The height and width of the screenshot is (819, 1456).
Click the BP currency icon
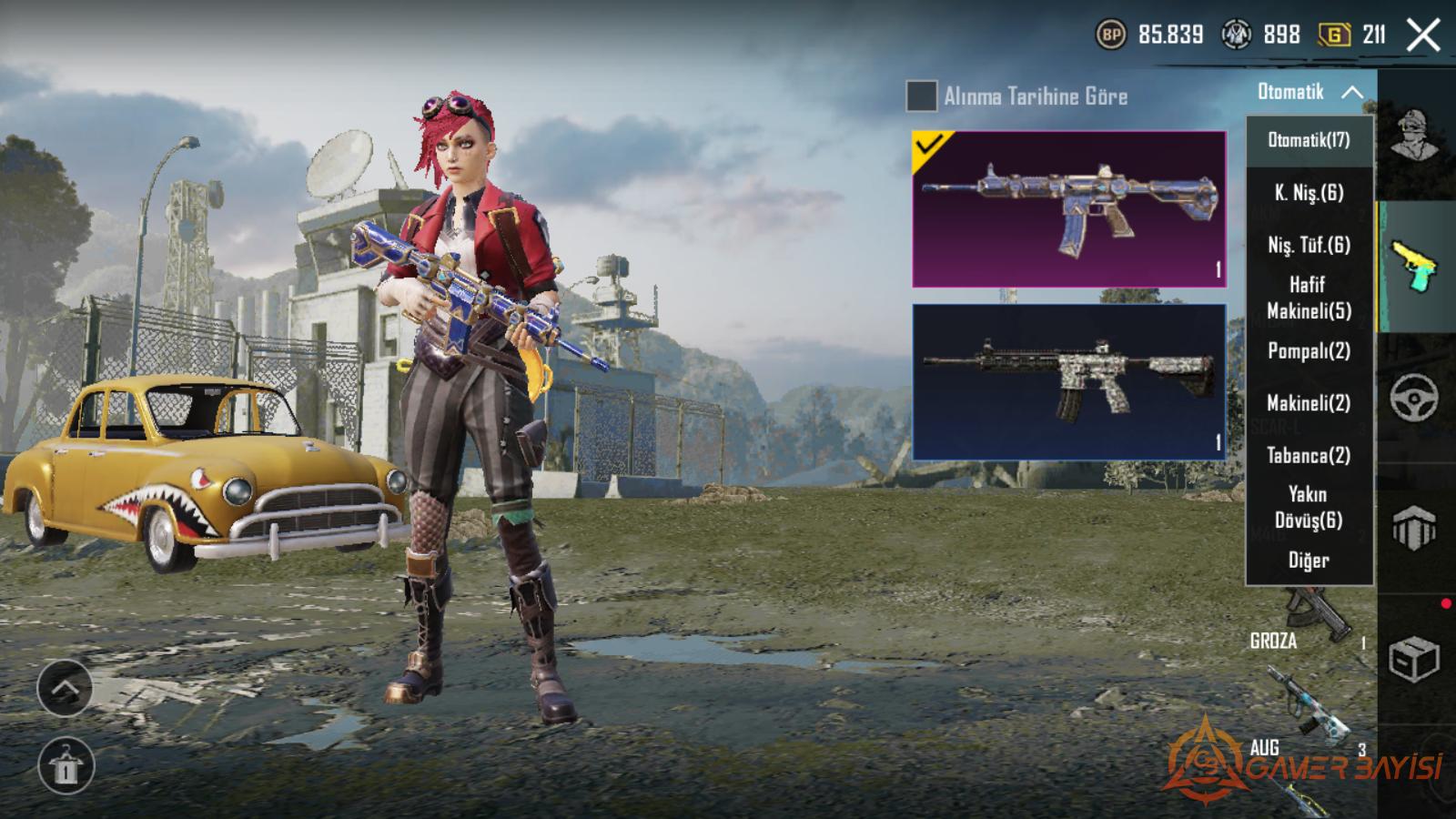click(x=1111, y=35)
